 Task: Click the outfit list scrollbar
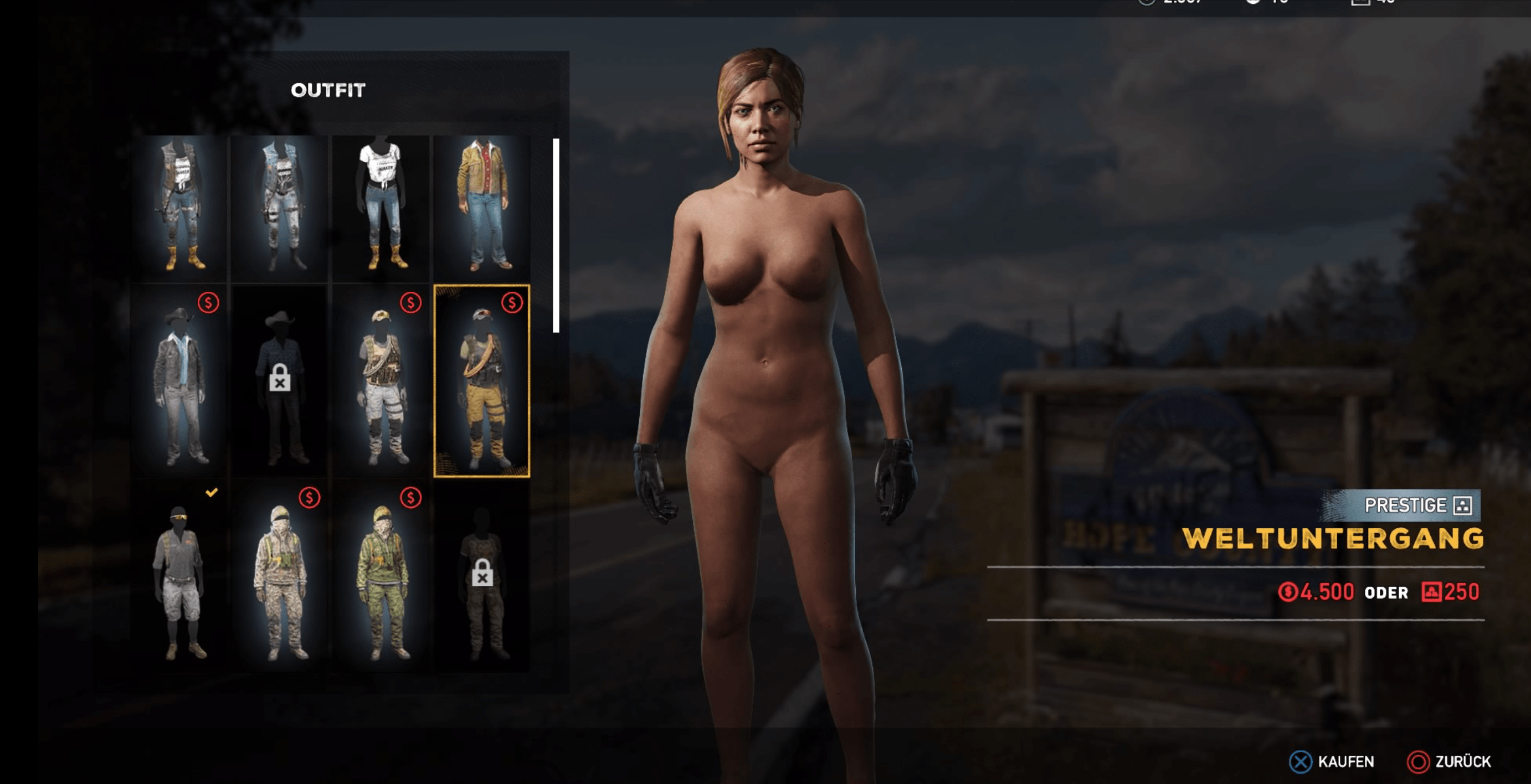point(556,235)
